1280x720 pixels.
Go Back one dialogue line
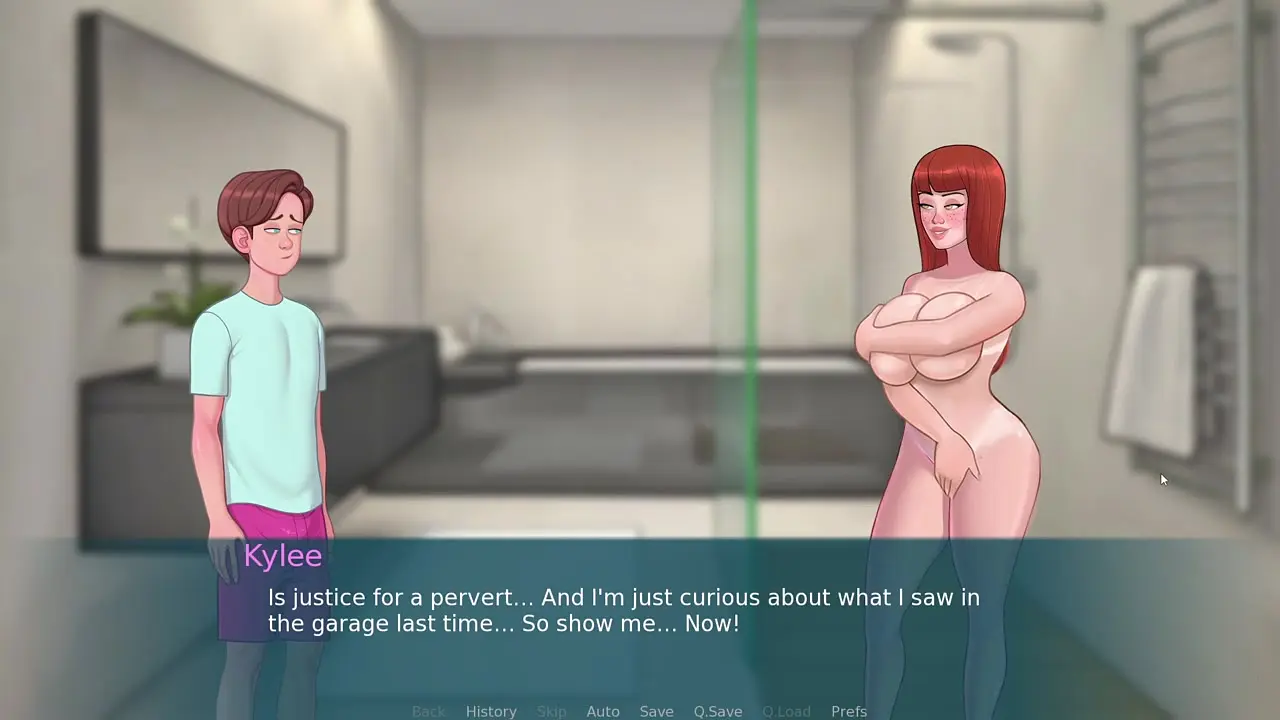click(x=428, y=711)
